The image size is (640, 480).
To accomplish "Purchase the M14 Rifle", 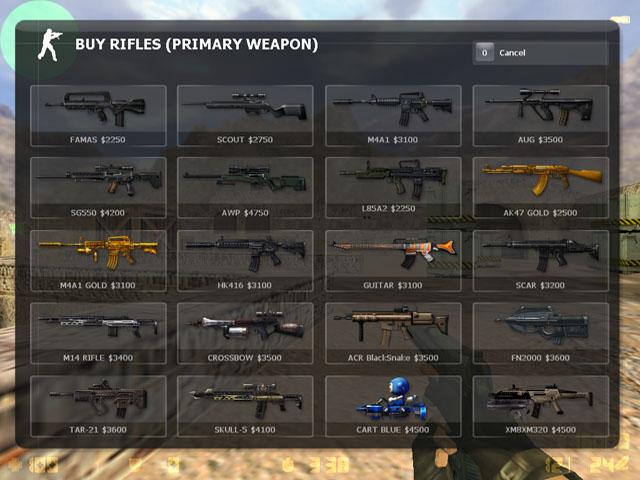I will [98, 333].
